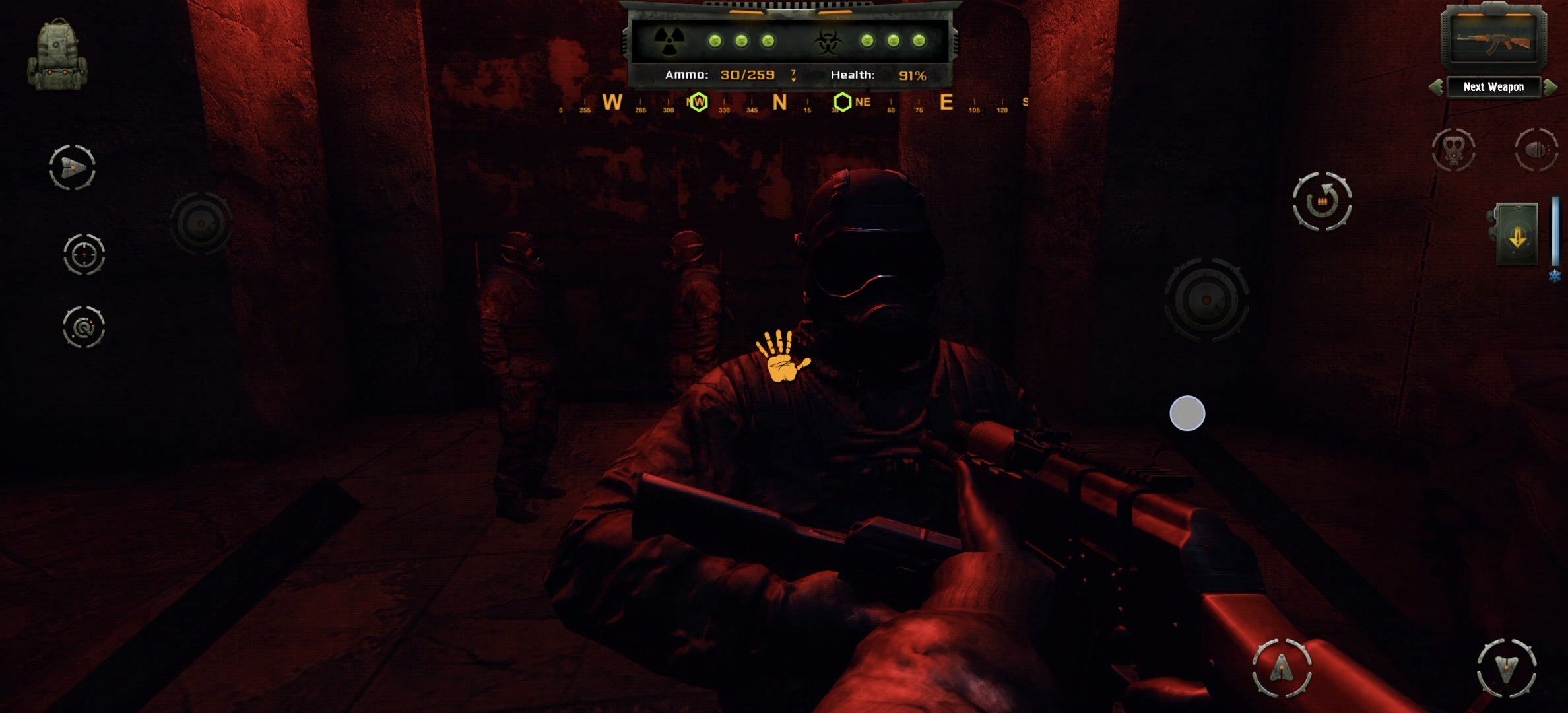Switch to the previous weapon with left arrow
Screen dimensions: 1568x713
[1435, 87]
